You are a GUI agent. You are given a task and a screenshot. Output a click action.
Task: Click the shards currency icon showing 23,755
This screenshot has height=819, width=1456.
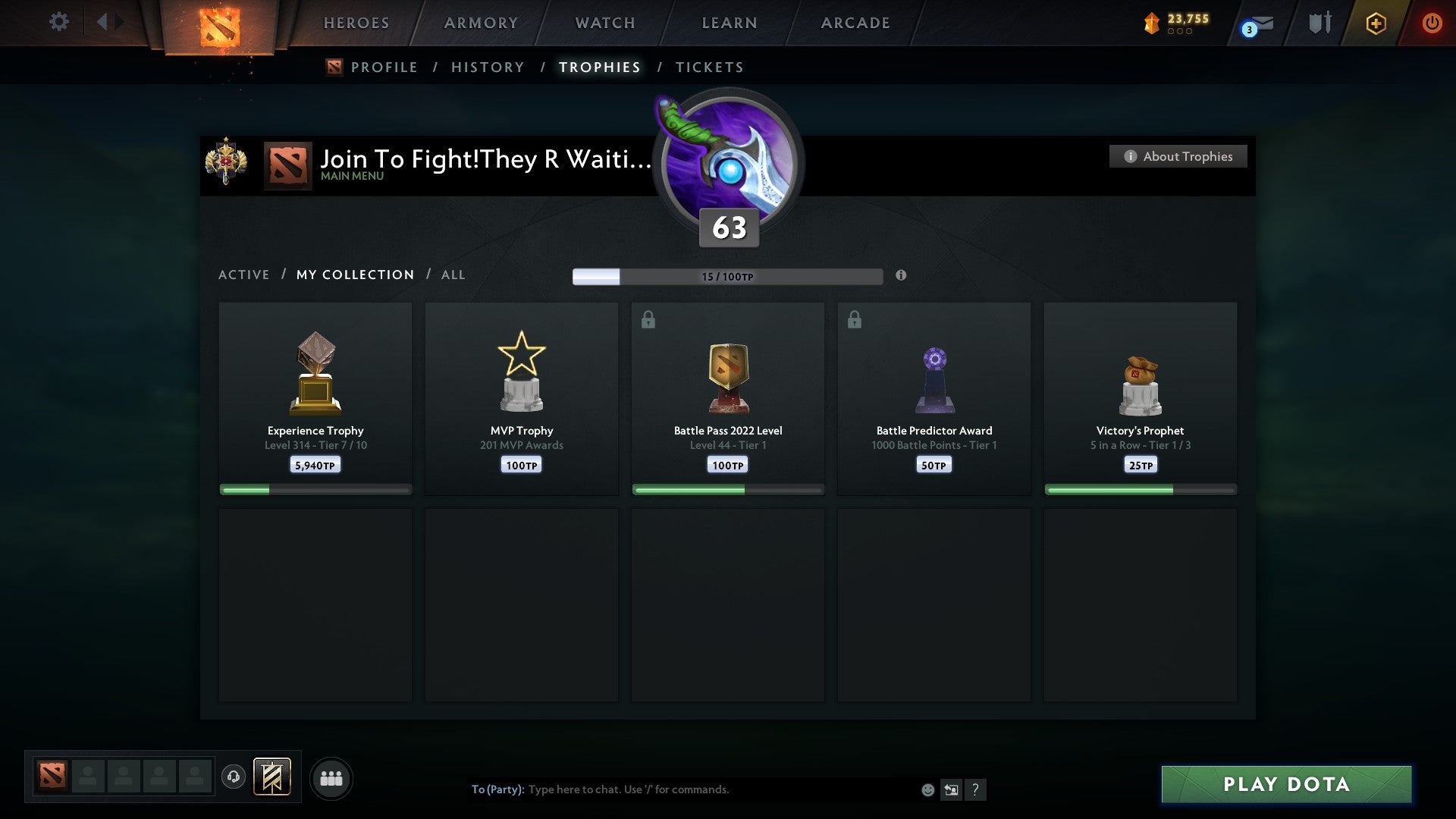(x=1151, y=23)
